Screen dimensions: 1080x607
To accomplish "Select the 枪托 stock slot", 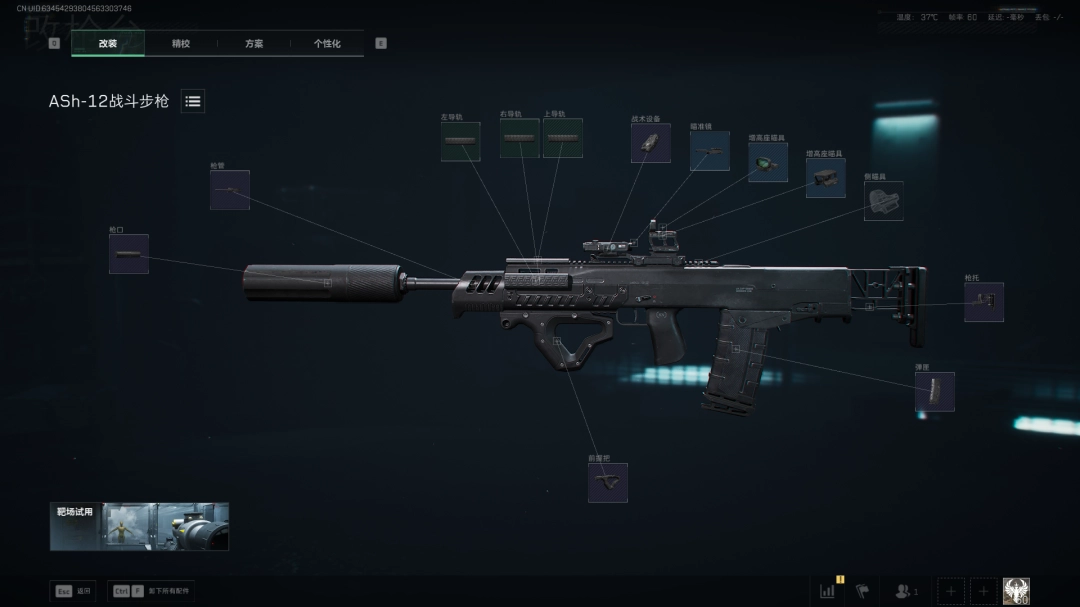I will [x=983, y=302].
